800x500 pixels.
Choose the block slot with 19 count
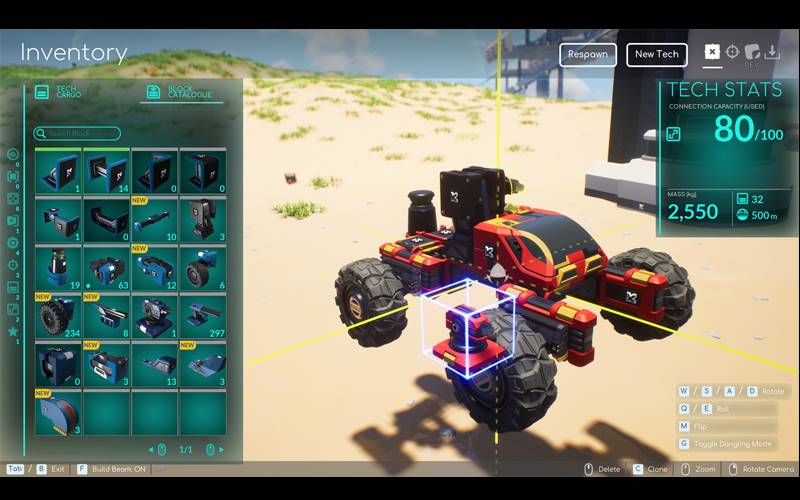[58, 268]
